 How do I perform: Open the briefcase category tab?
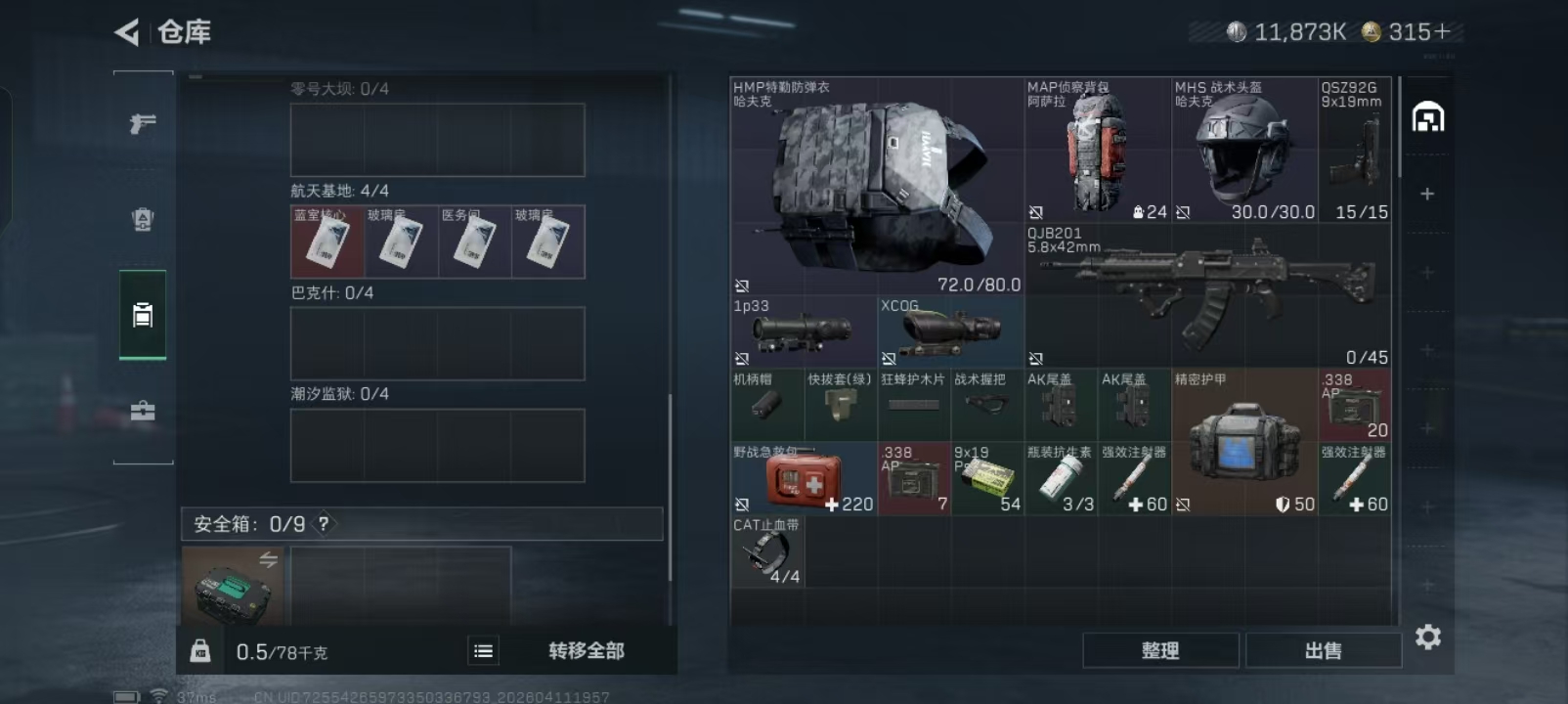coord(143,411)
